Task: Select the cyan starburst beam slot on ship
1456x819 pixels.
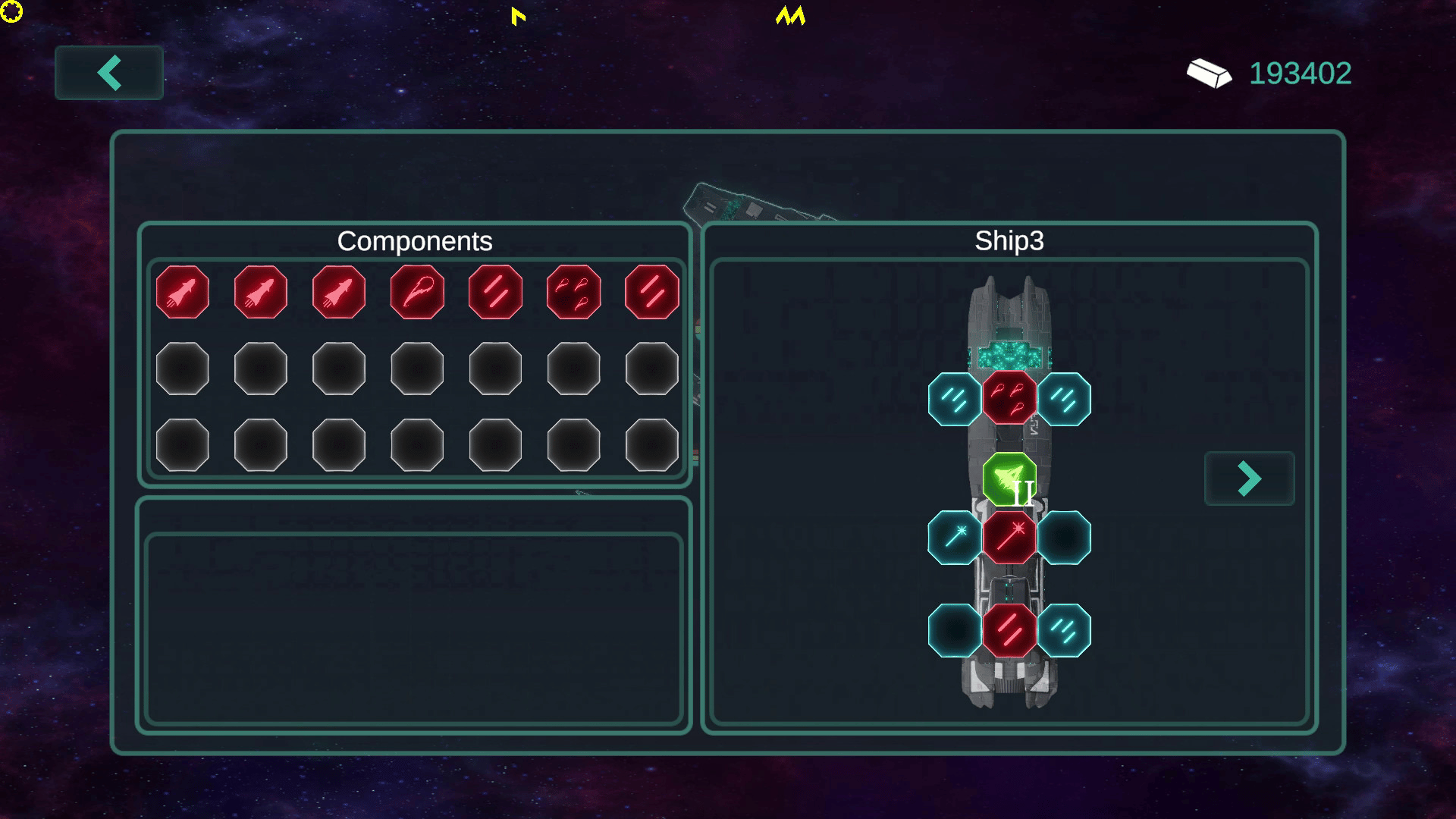Action: pos(955,538)
